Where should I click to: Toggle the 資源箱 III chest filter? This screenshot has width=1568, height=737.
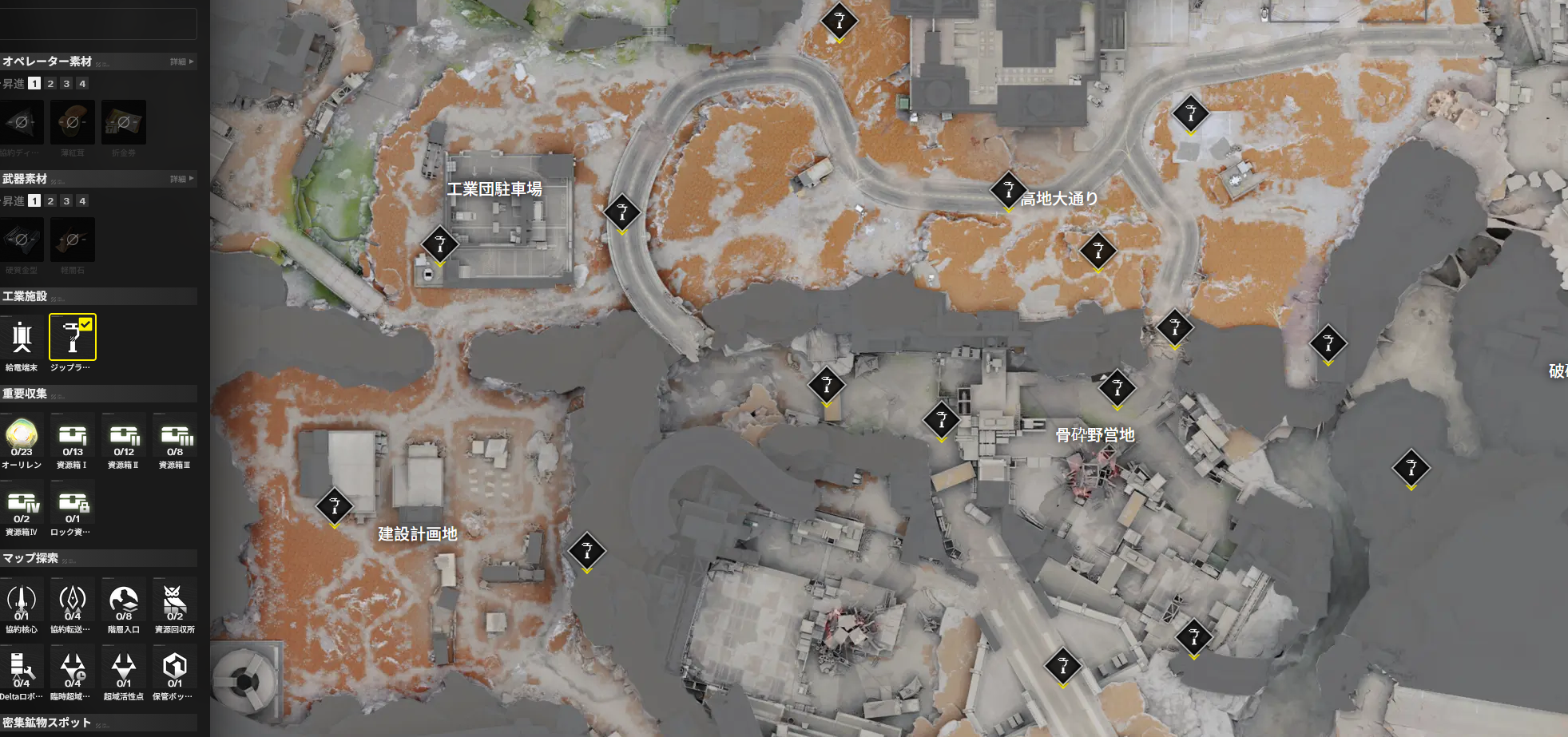click(175, 436)
